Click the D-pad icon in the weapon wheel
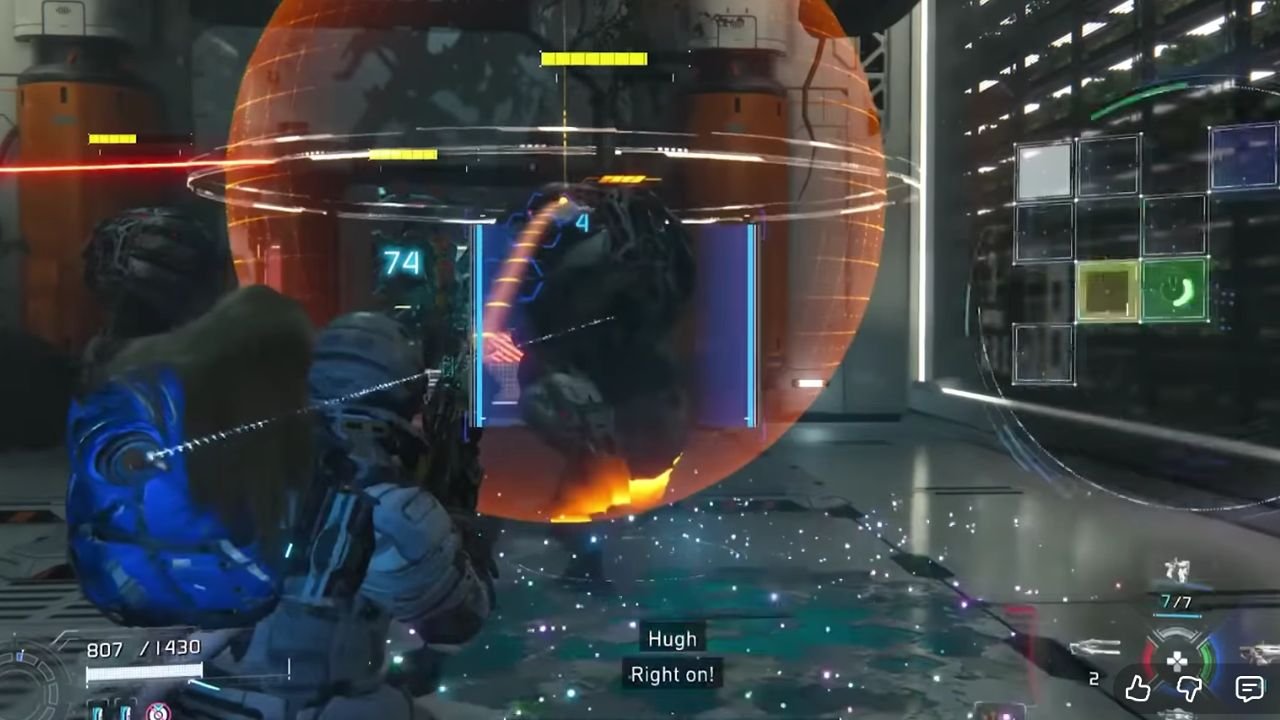Viewport: 1280px width, 720px height. pyautogui.click(x=1178, y=660)
